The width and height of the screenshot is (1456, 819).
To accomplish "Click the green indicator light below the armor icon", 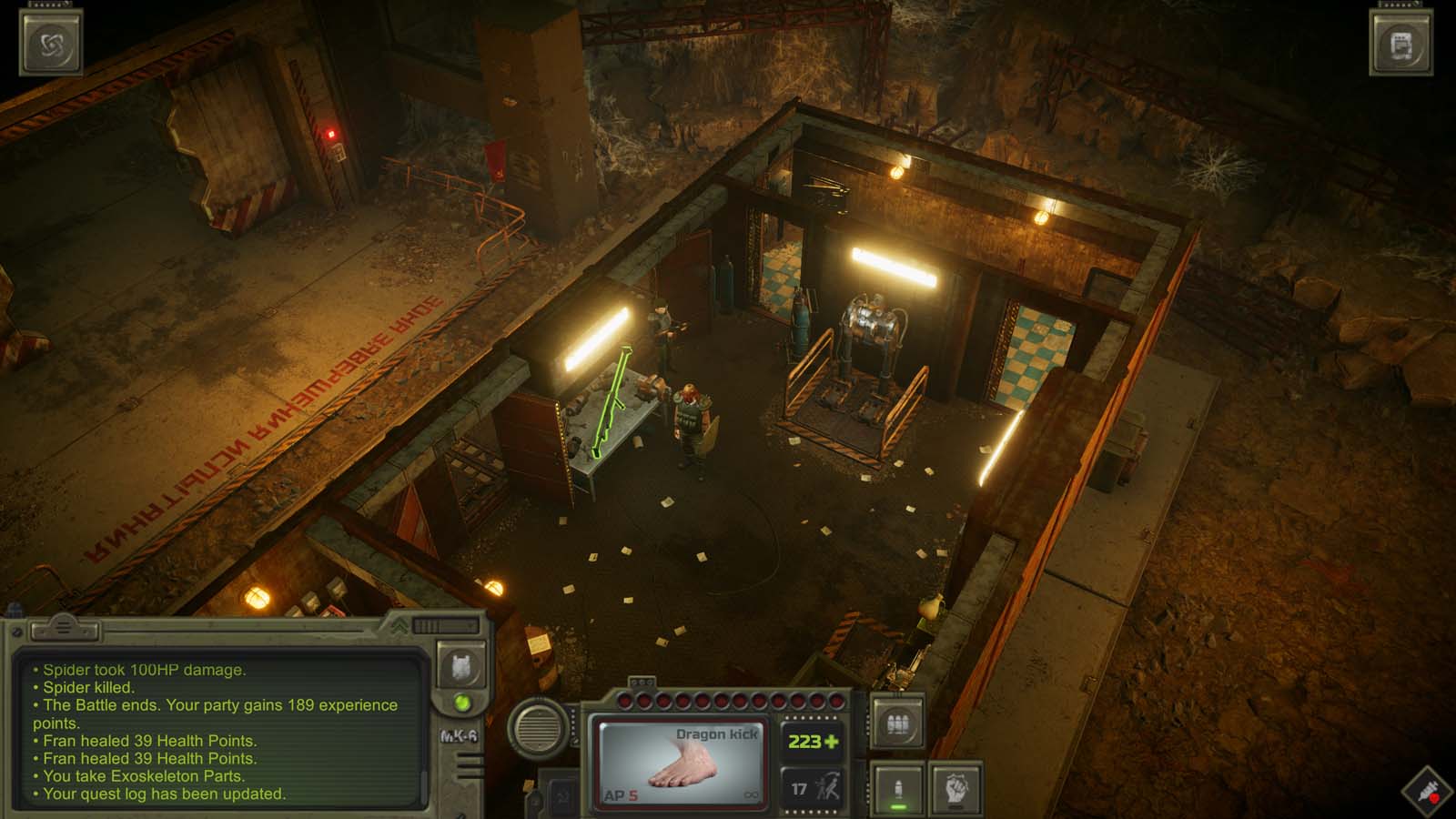I will point(462,703).
